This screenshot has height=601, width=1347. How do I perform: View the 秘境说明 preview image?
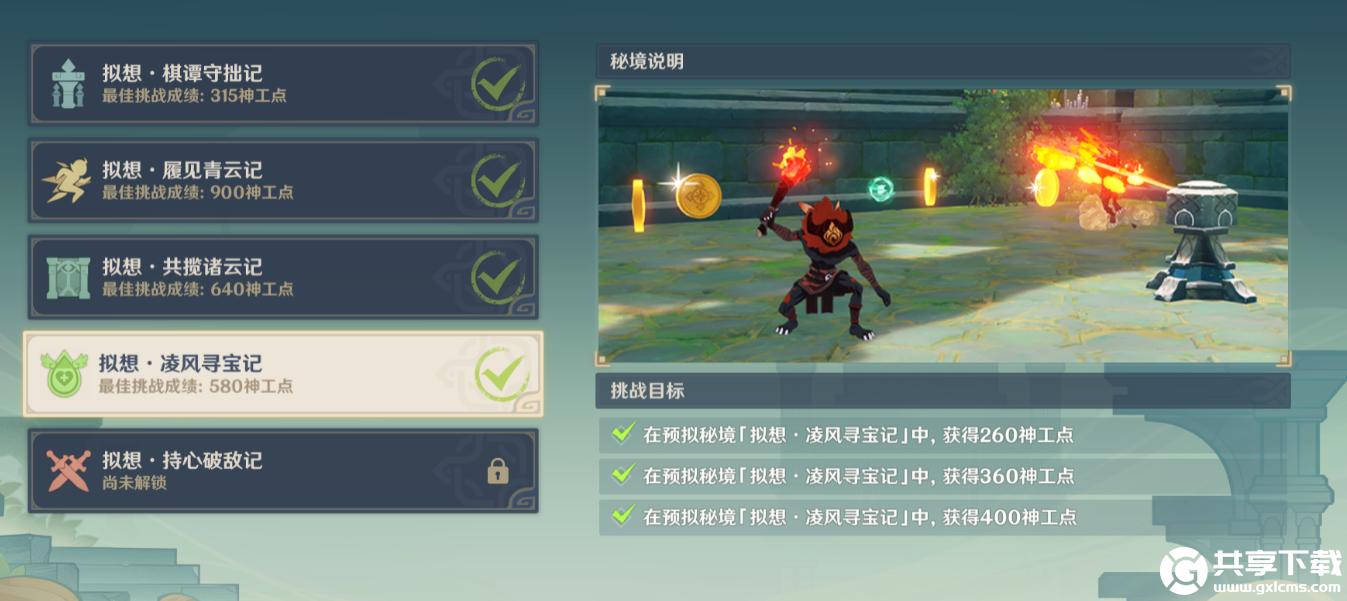click(943, 226)
